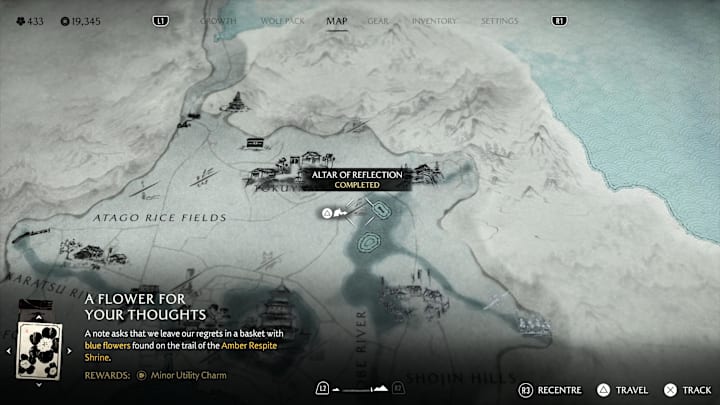Open the Inventory tab

[x=434, y=20]
